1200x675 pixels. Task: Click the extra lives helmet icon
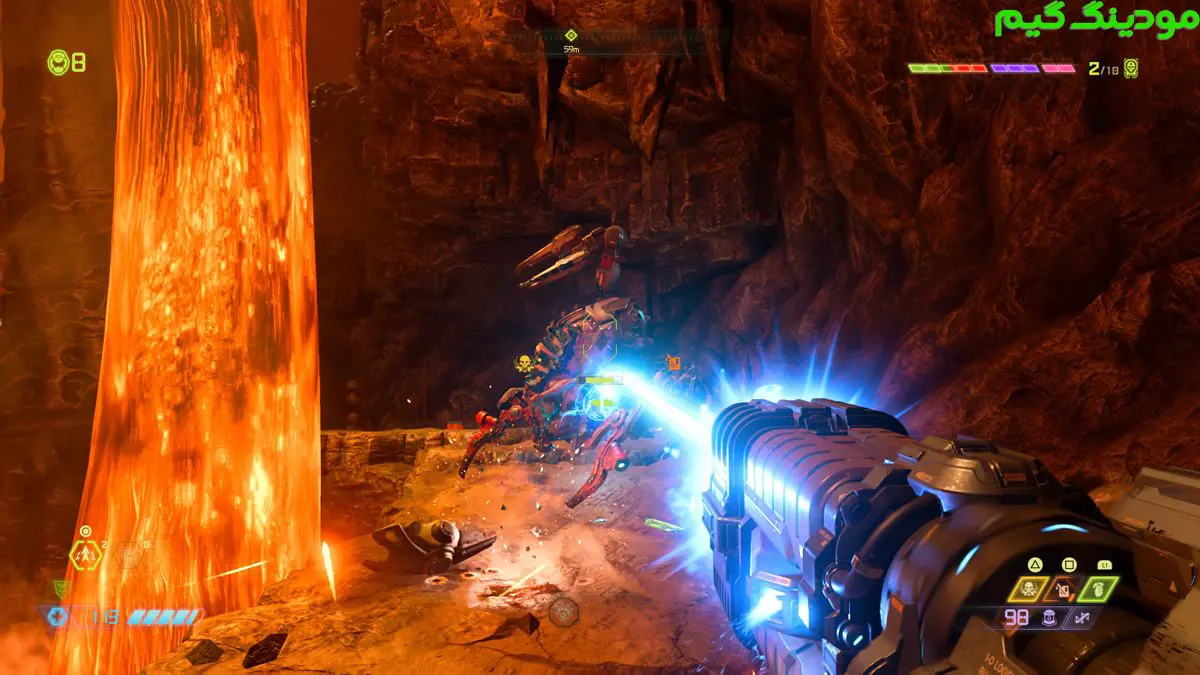click(x=58, y=62)
